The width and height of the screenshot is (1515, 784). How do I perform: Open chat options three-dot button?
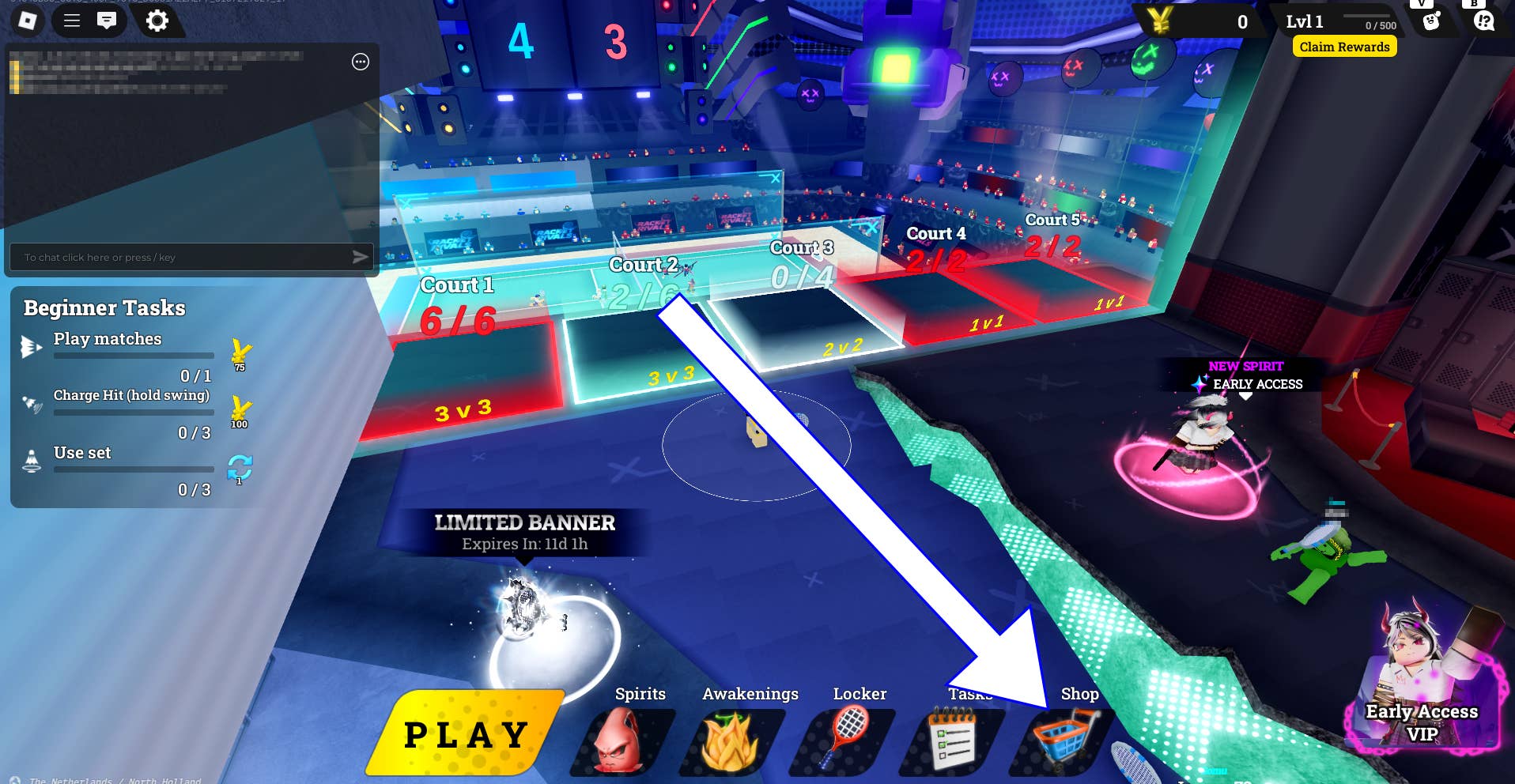(x=361, y=62)
